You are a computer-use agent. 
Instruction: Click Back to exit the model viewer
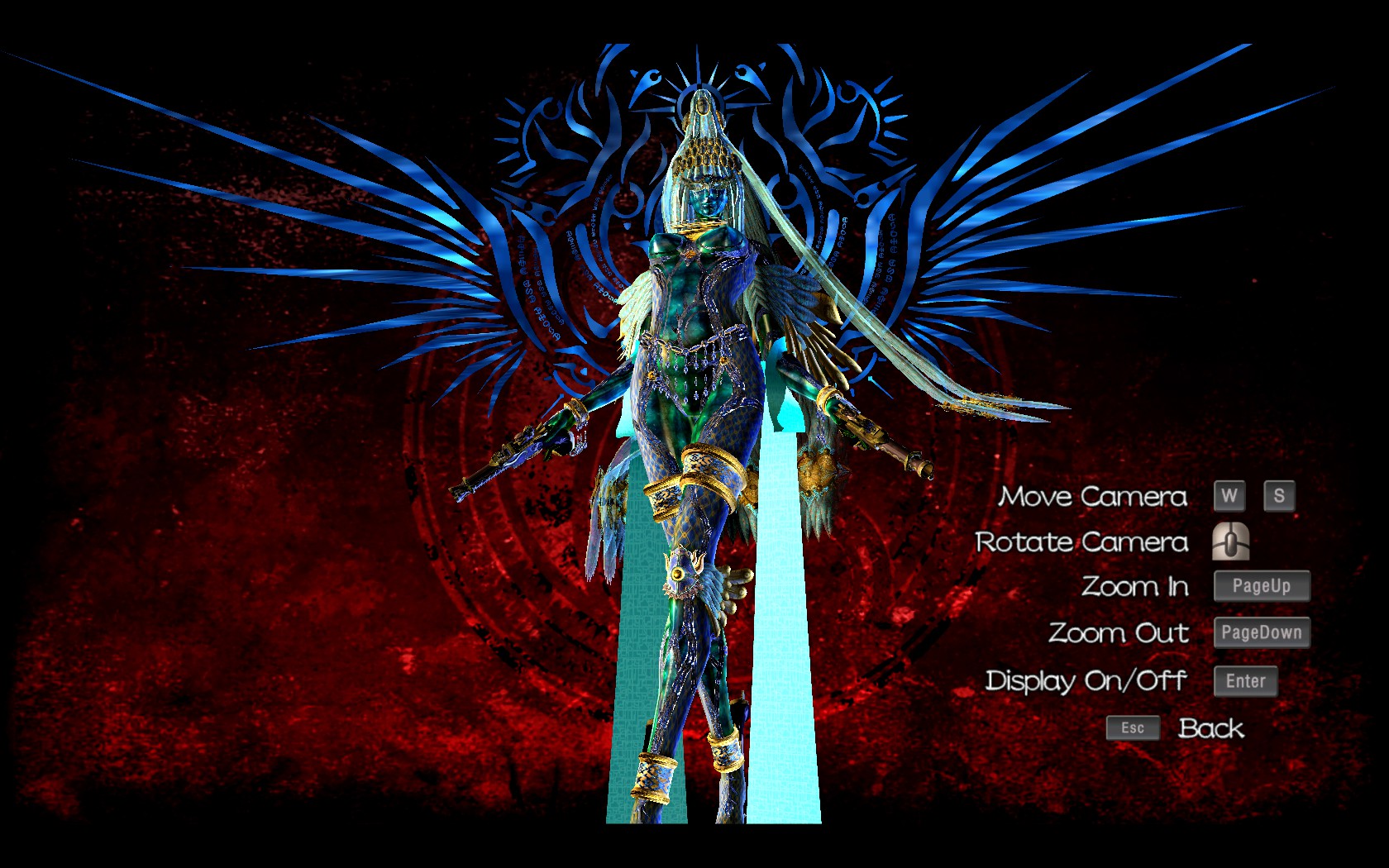1210,727
